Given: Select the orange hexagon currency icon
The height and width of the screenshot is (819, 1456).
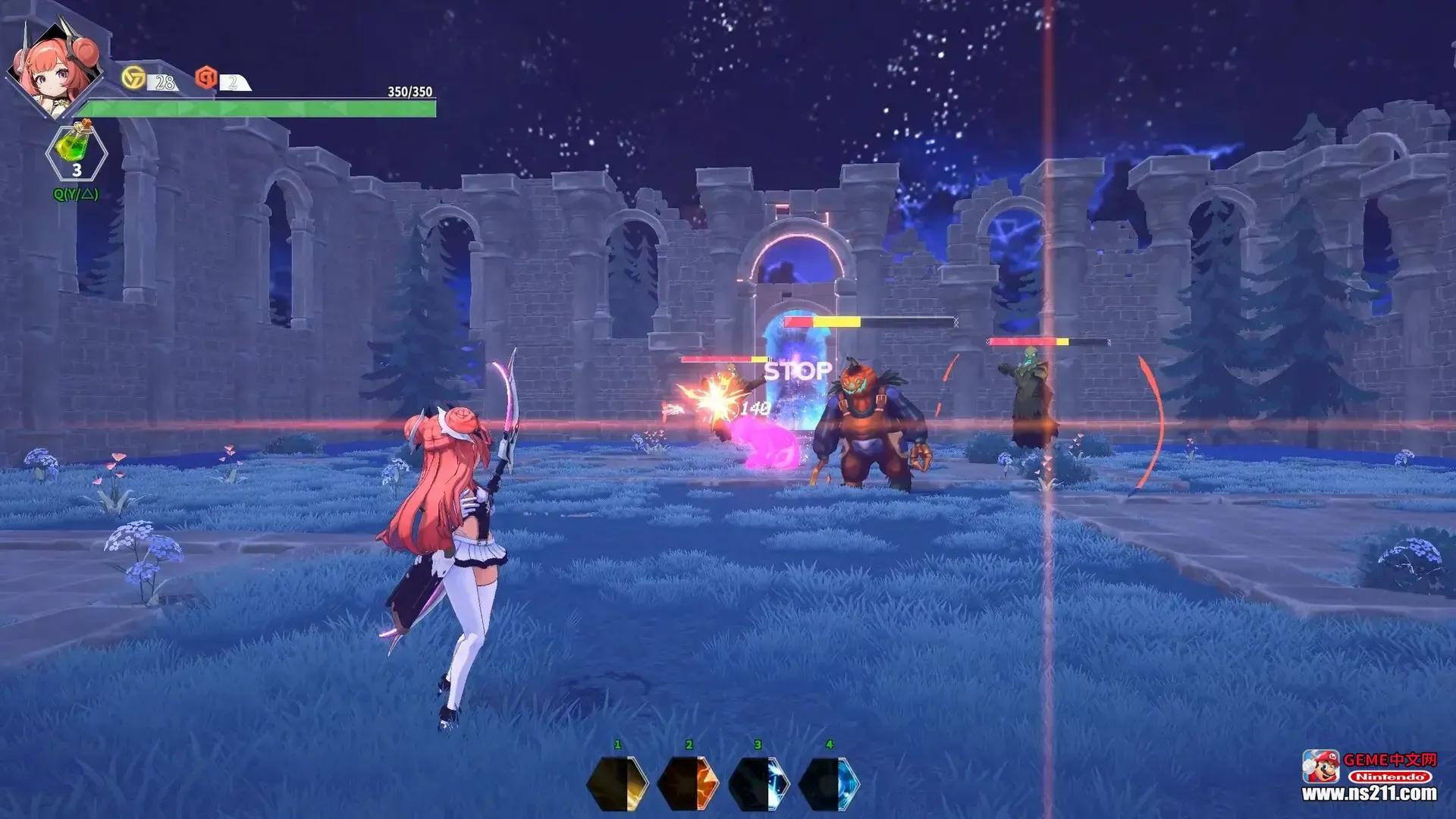Looking at the screenshot, I should 206,77.
